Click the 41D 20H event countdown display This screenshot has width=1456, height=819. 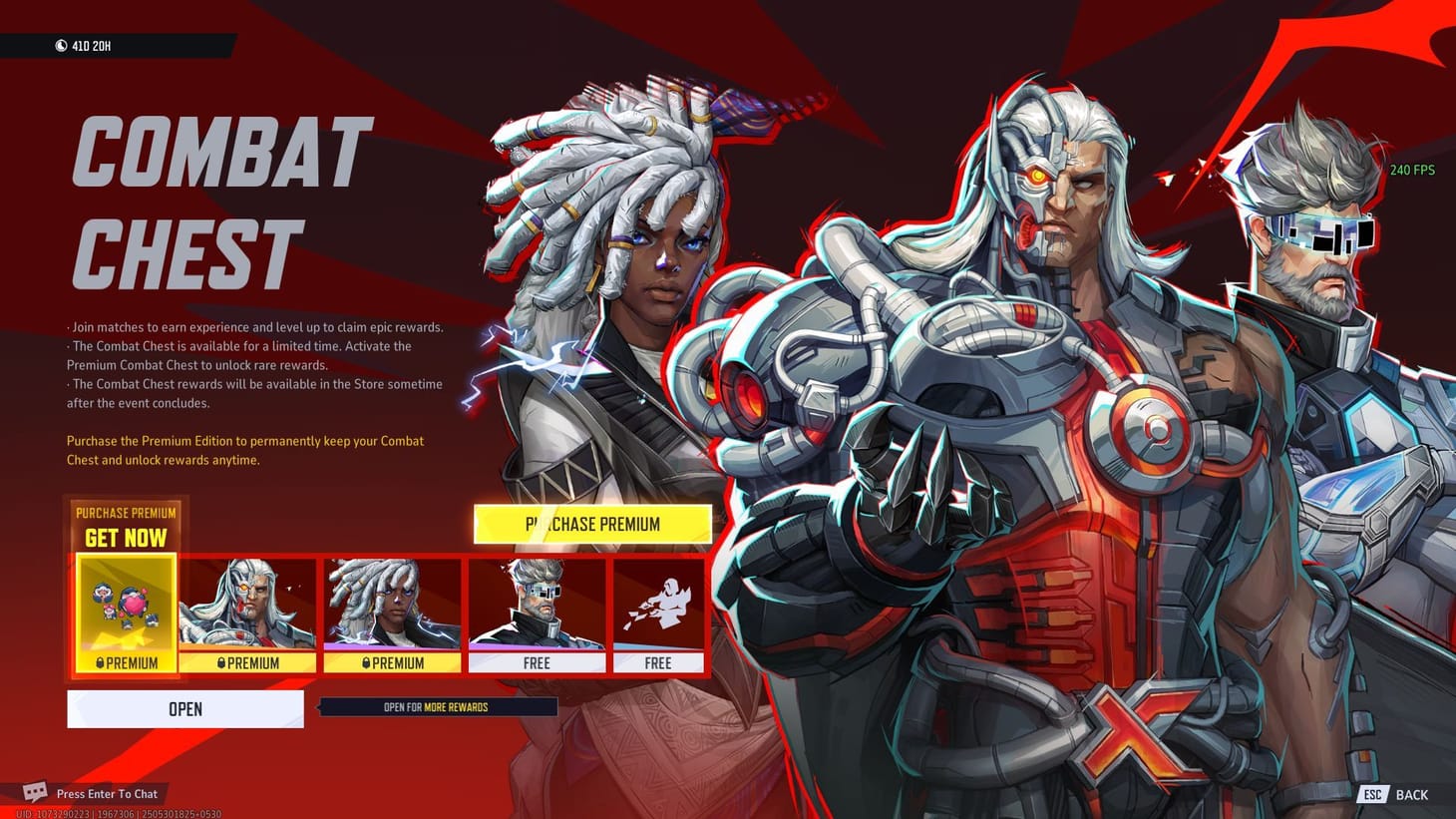[x=85, y=45]
